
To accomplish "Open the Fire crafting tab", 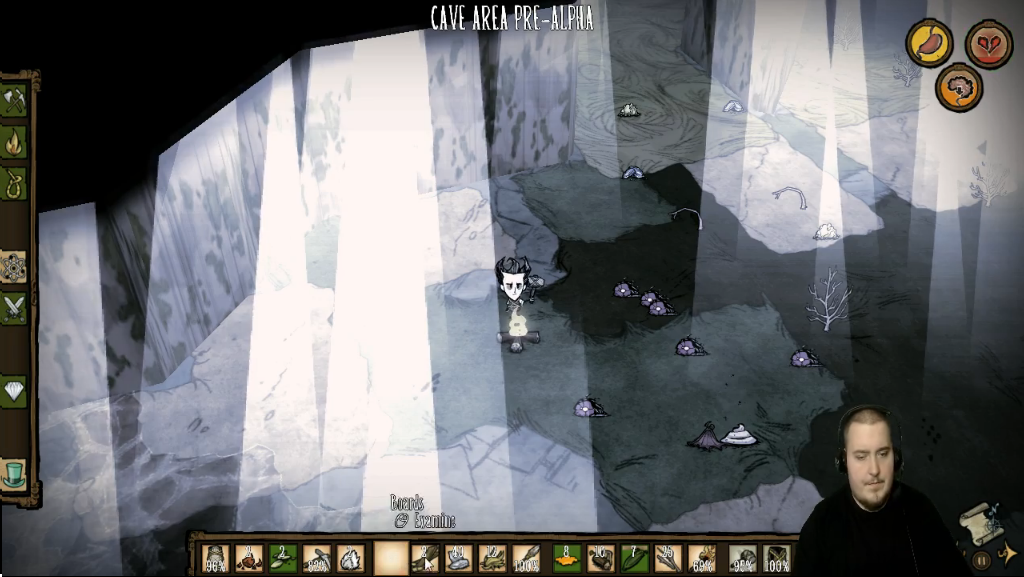I will [x=14, y=142].
